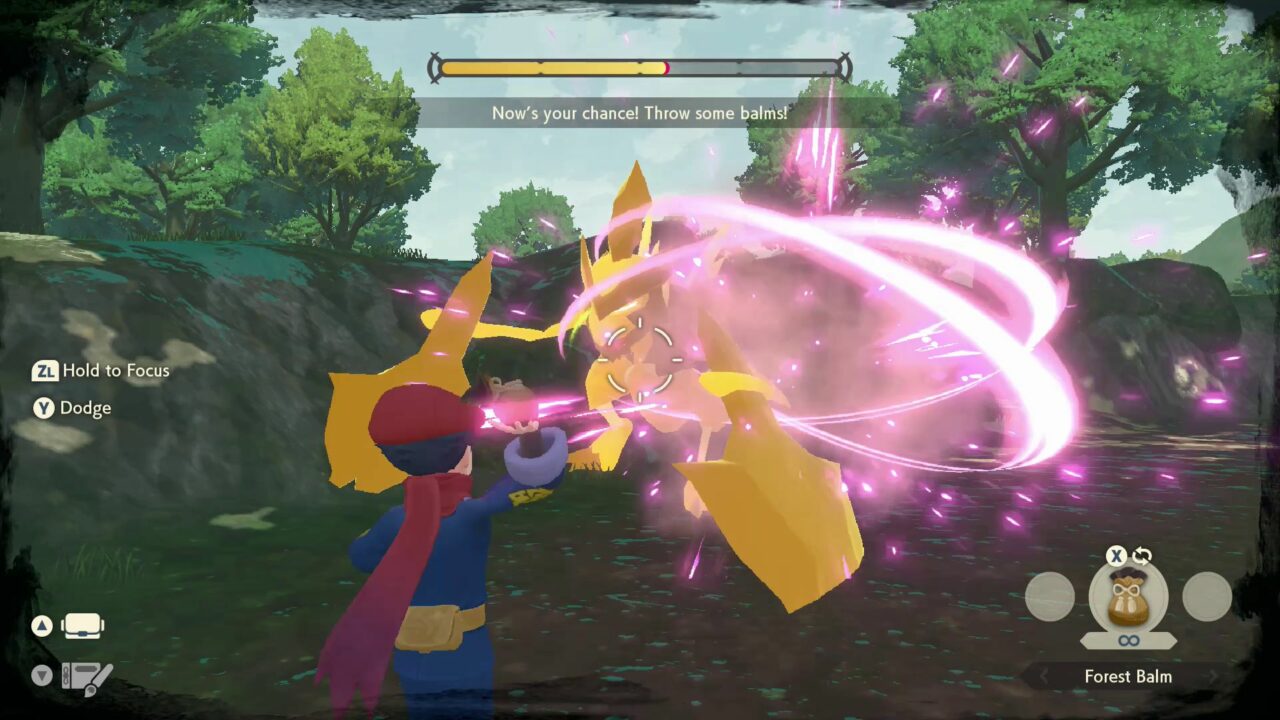
Task: Activate the empty left item slot
Action: pos(1048,597)
